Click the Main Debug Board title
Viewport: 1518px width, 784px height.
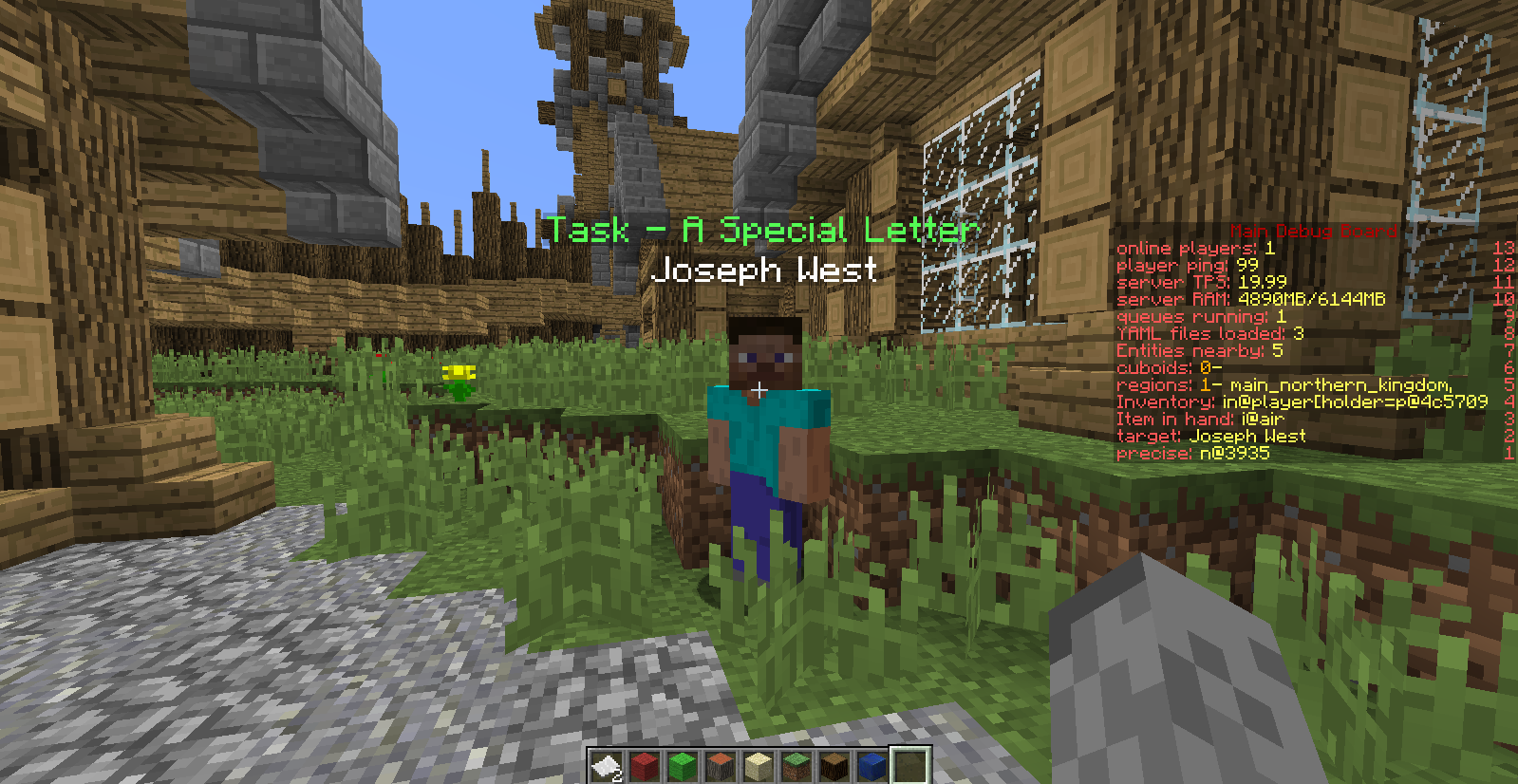coord(1312,230)
